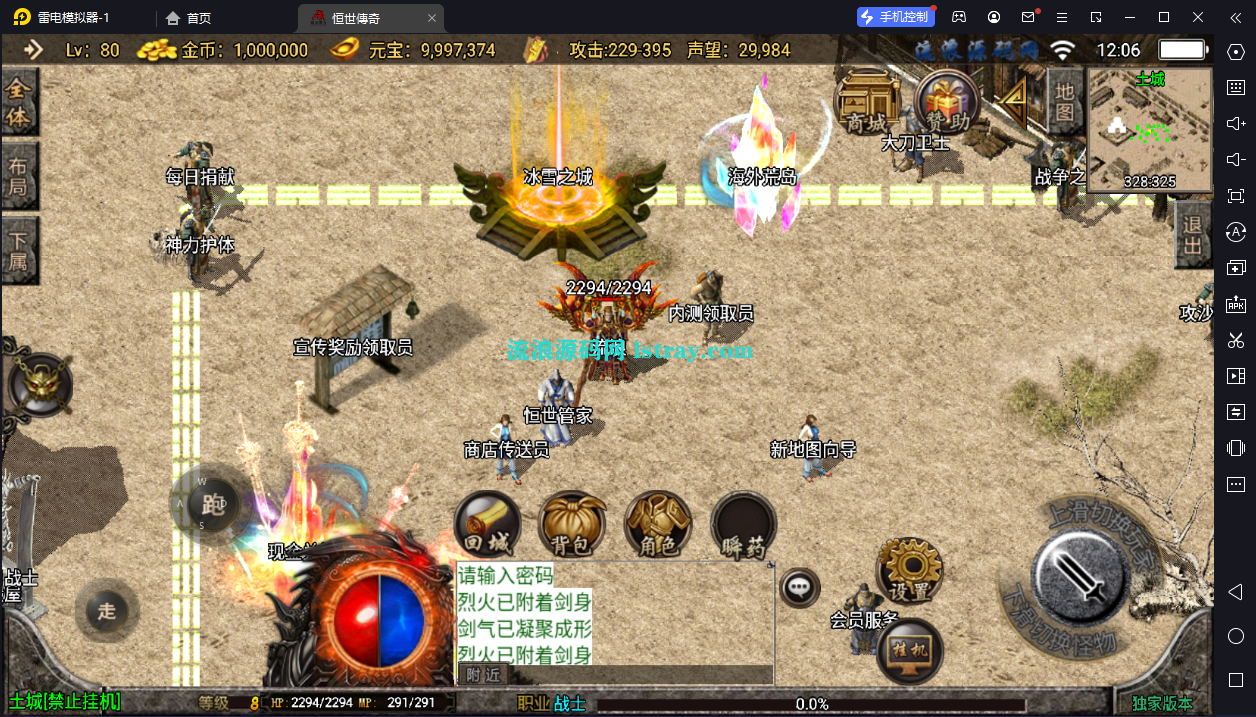
Task: Open the 地图 map button
Action: pos(1064,100)
